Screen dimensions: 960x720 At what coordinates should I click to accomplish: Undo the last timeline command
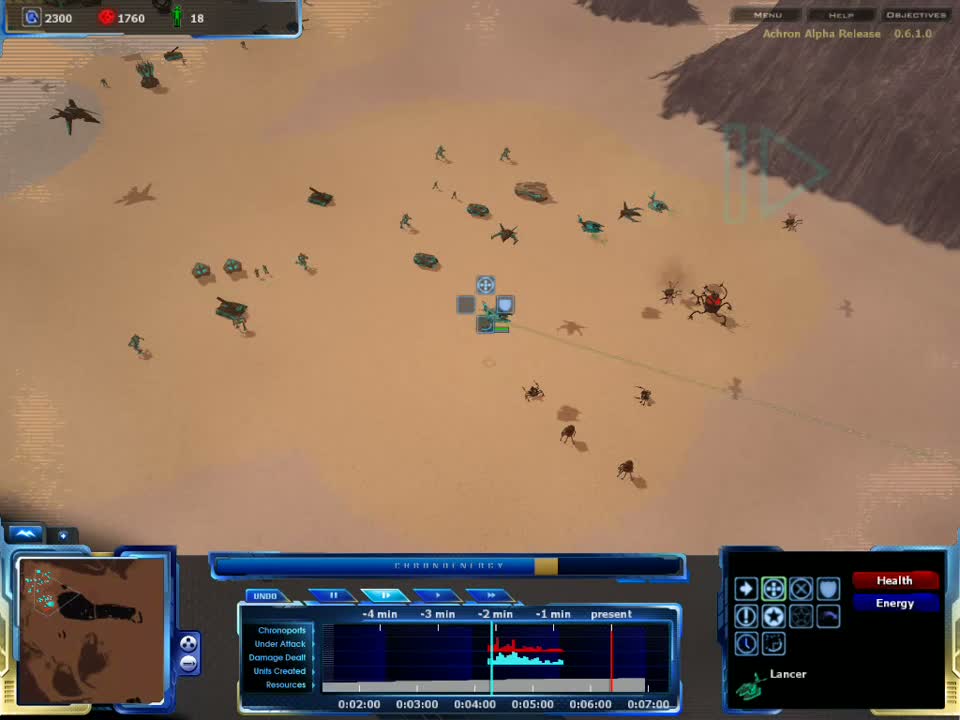point(265,596)
